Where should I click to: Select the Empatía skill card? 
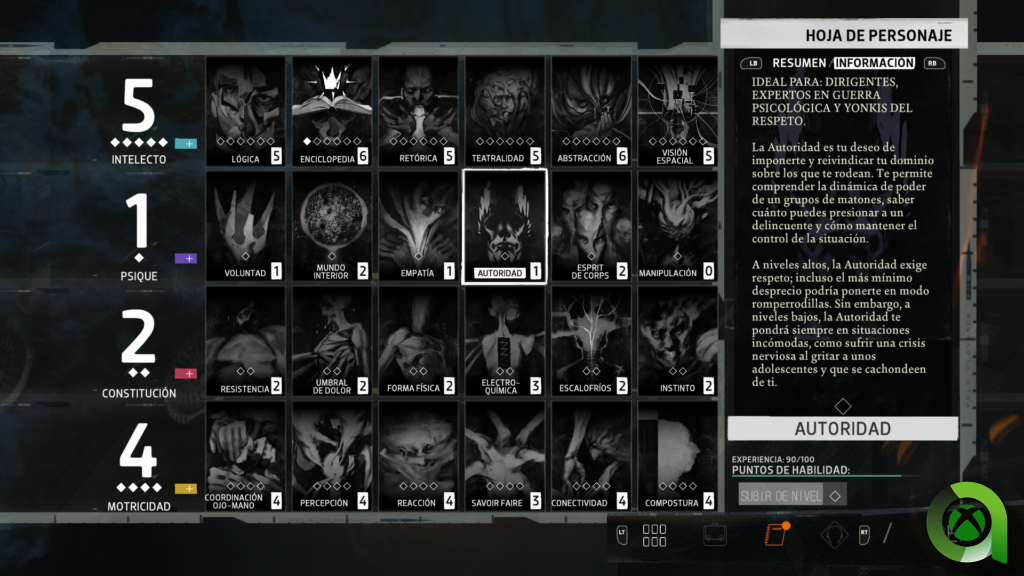tap(418, 226)
